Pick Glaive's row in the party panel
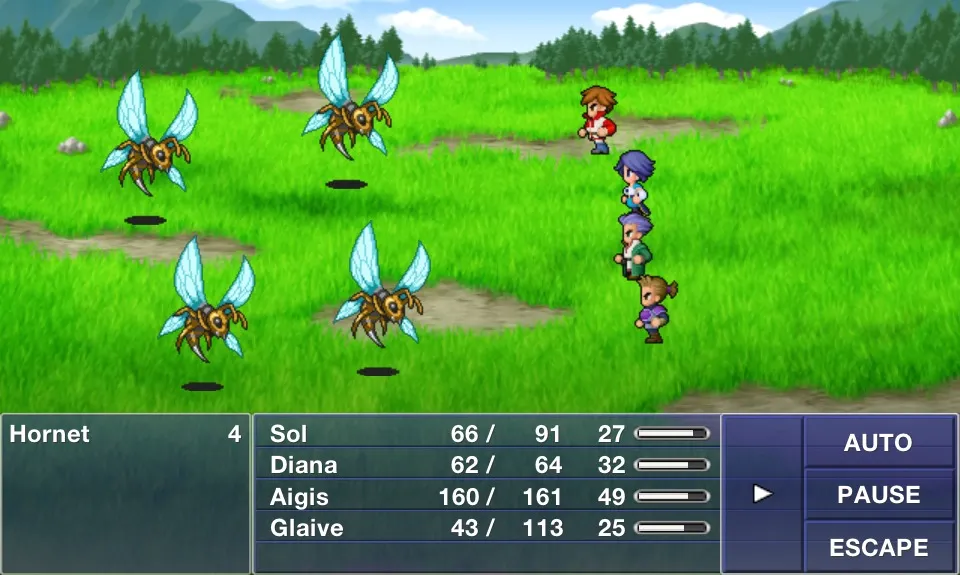 (486, 528)
